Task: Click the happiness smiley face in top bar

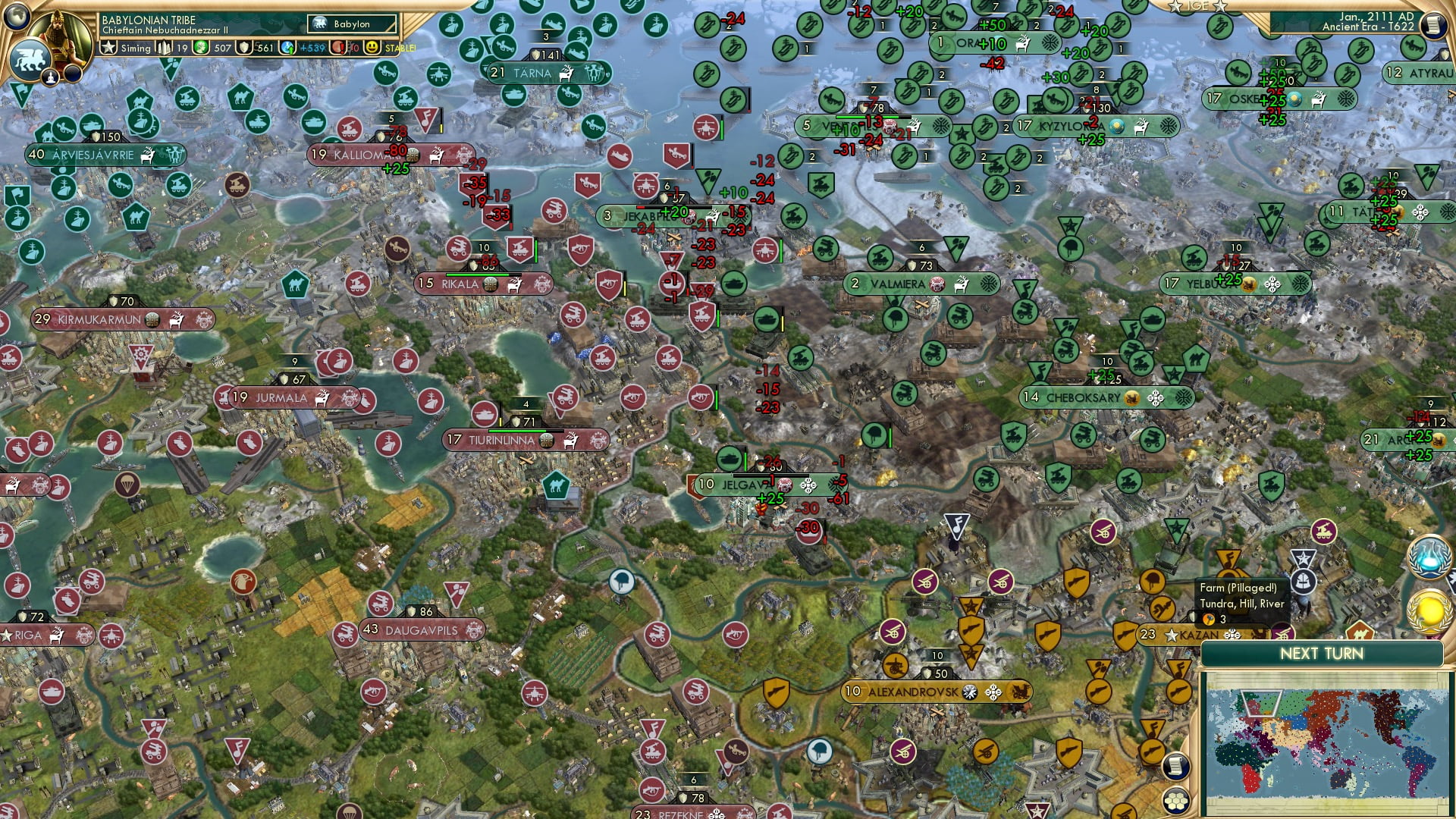Action: (372, 47)
